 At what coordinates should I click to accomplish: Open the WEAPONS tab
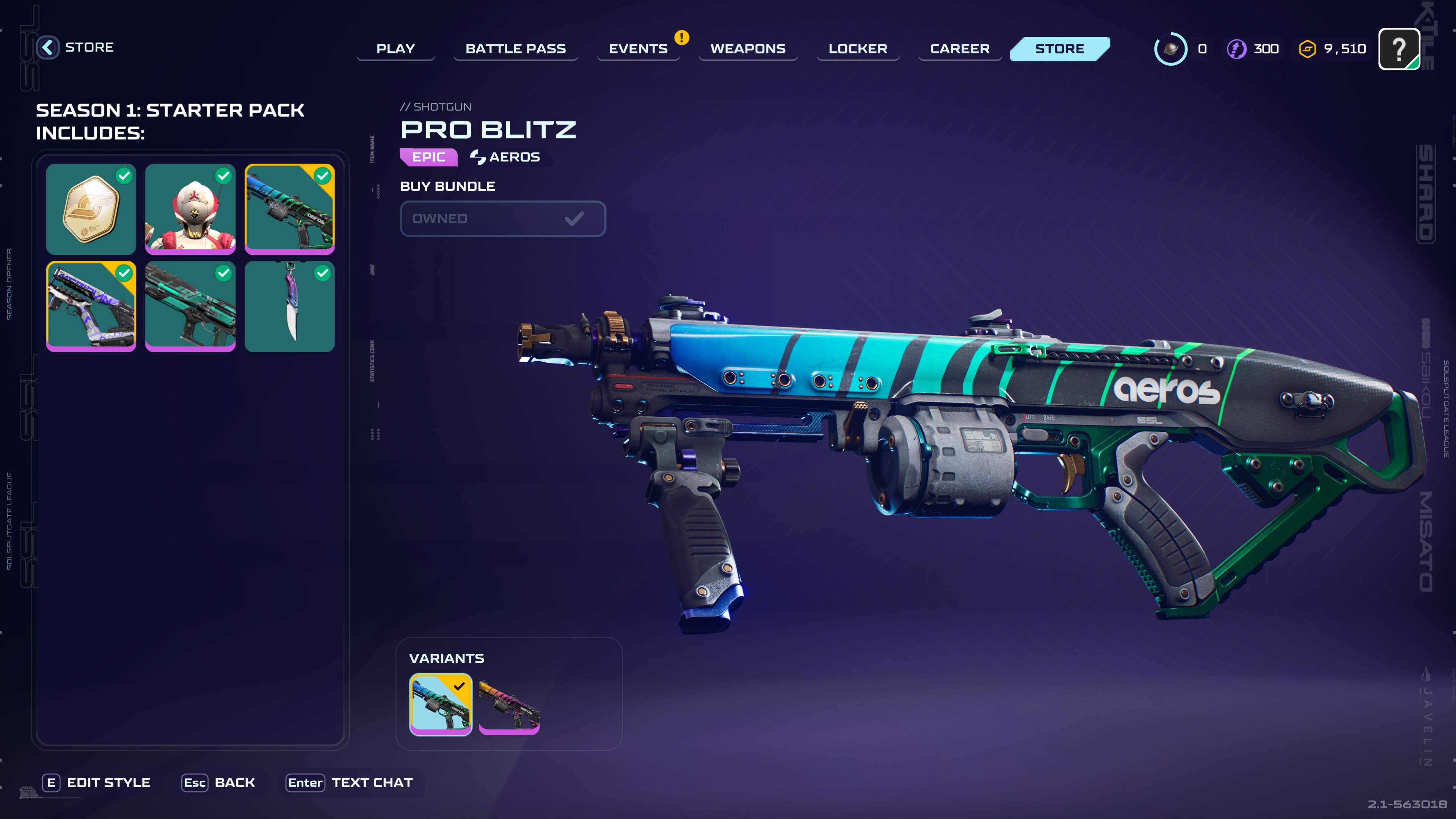point(748,49)
